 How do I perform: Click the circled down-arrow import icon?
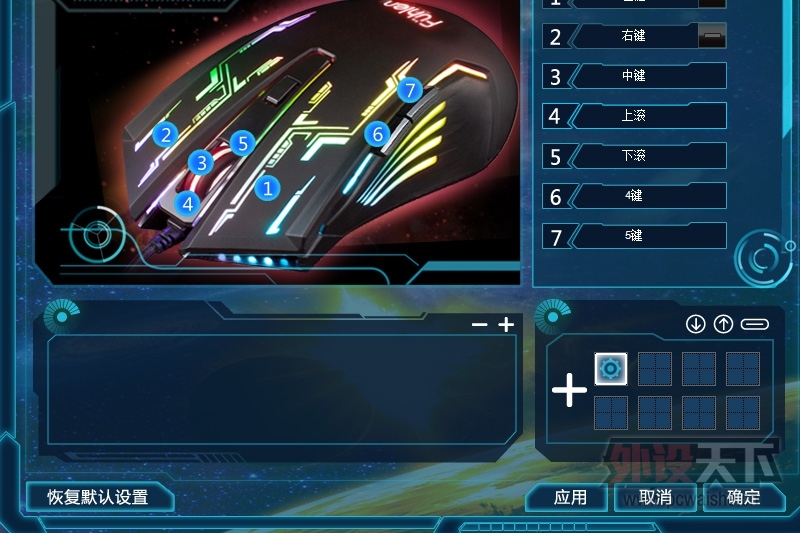[696, 324]
